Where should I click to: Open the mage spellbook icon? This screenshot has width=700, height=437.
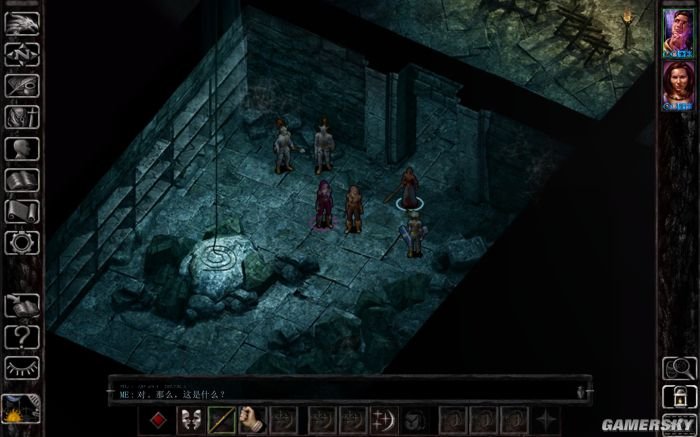coord(22,180)
